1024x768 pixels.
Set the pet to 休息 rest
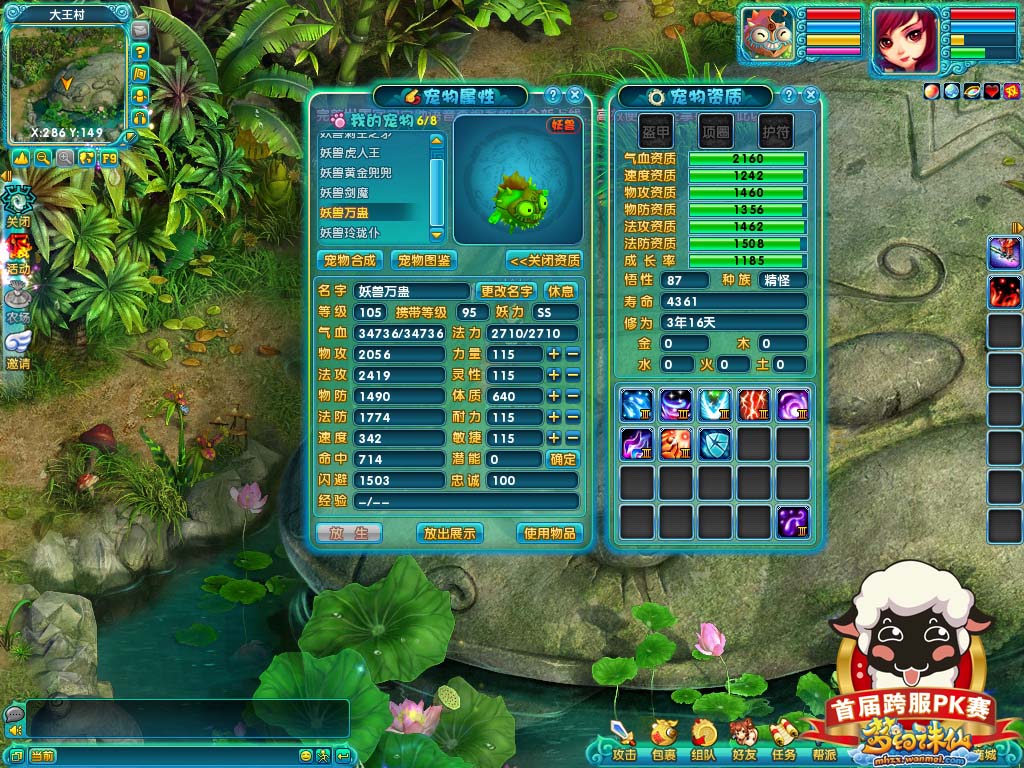click(x=562, y=291)
